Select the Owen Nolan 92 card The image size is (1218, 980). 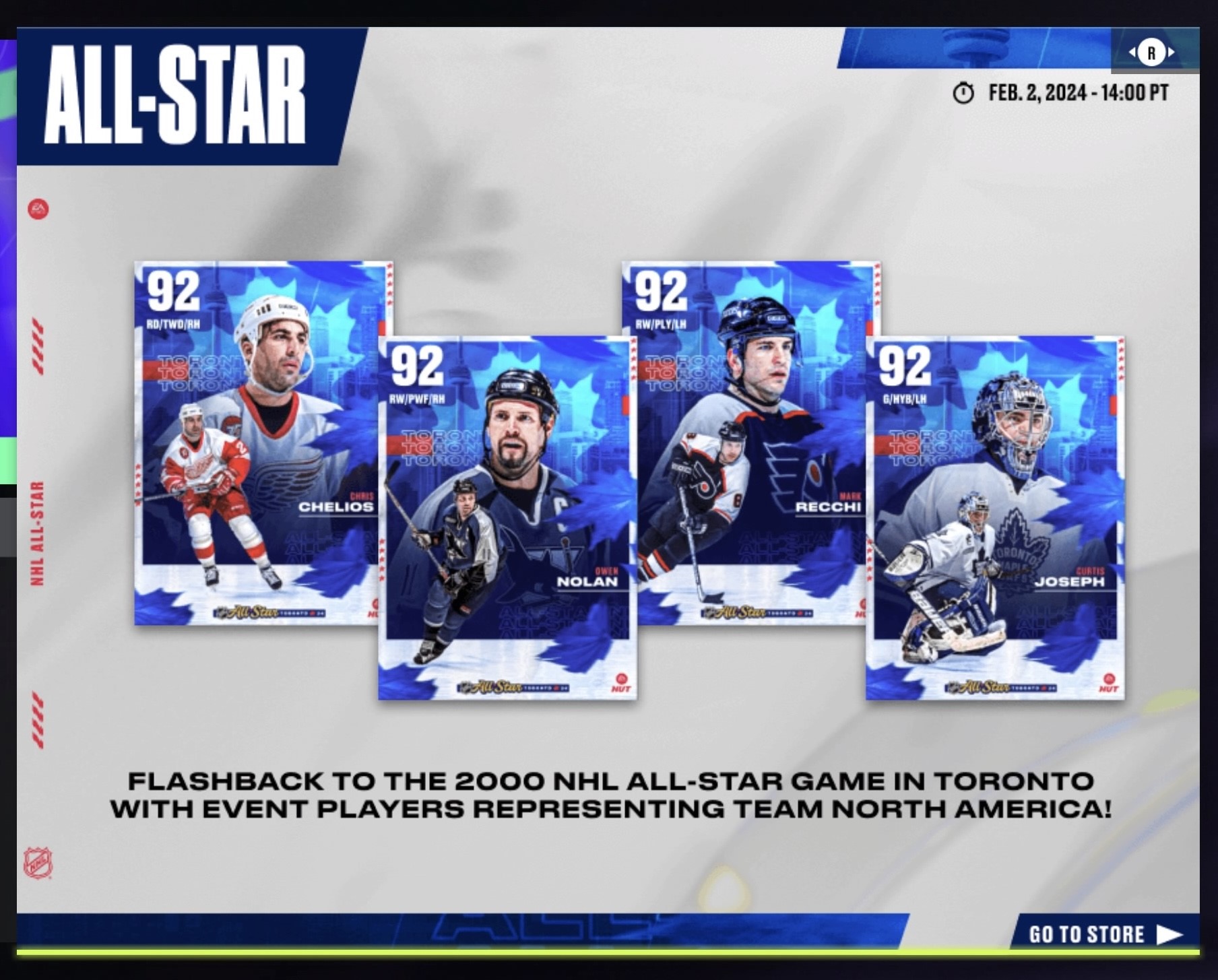(507, 517)
